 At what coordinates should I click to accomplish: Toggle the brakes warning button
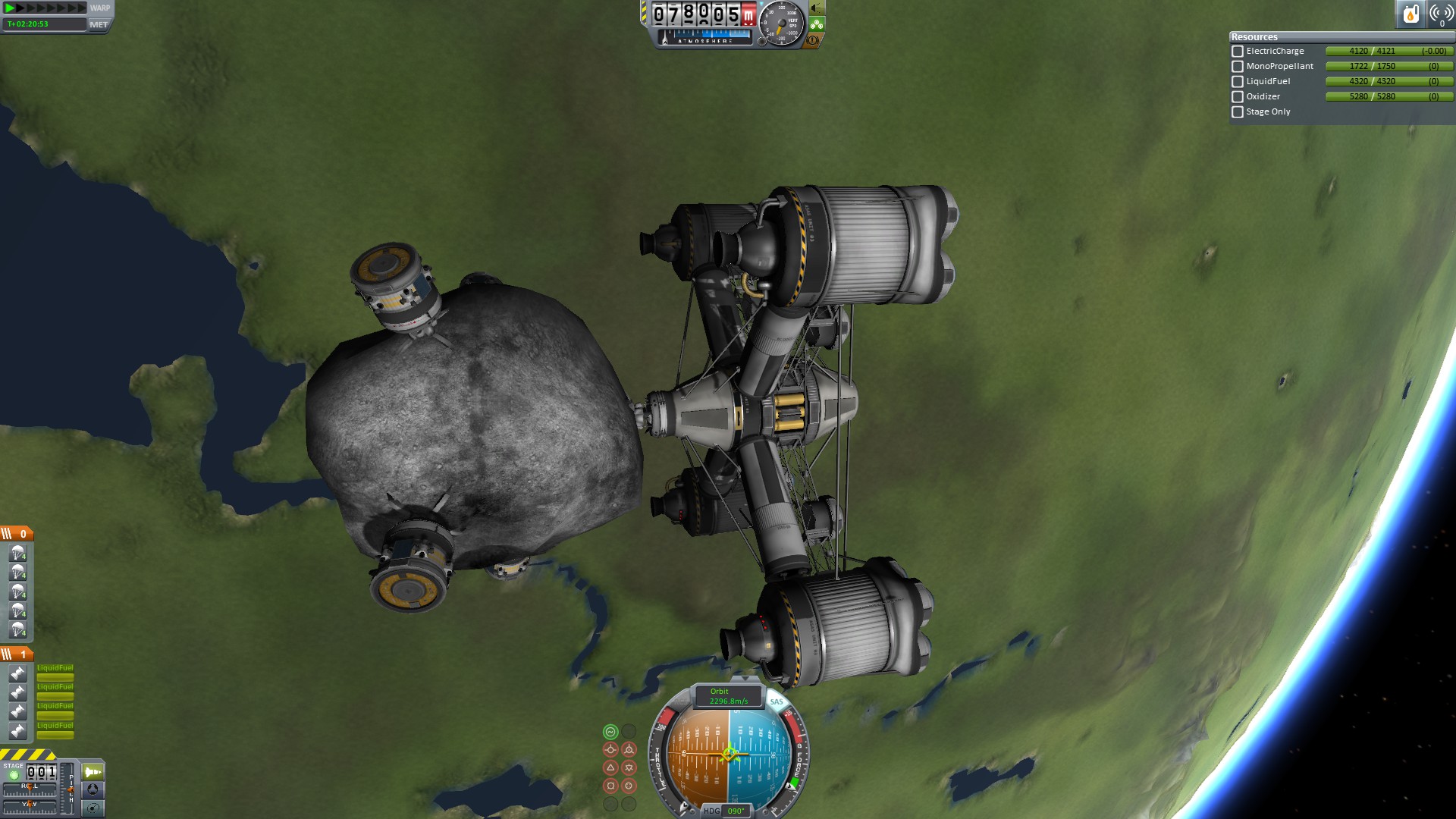click(813, 40)
